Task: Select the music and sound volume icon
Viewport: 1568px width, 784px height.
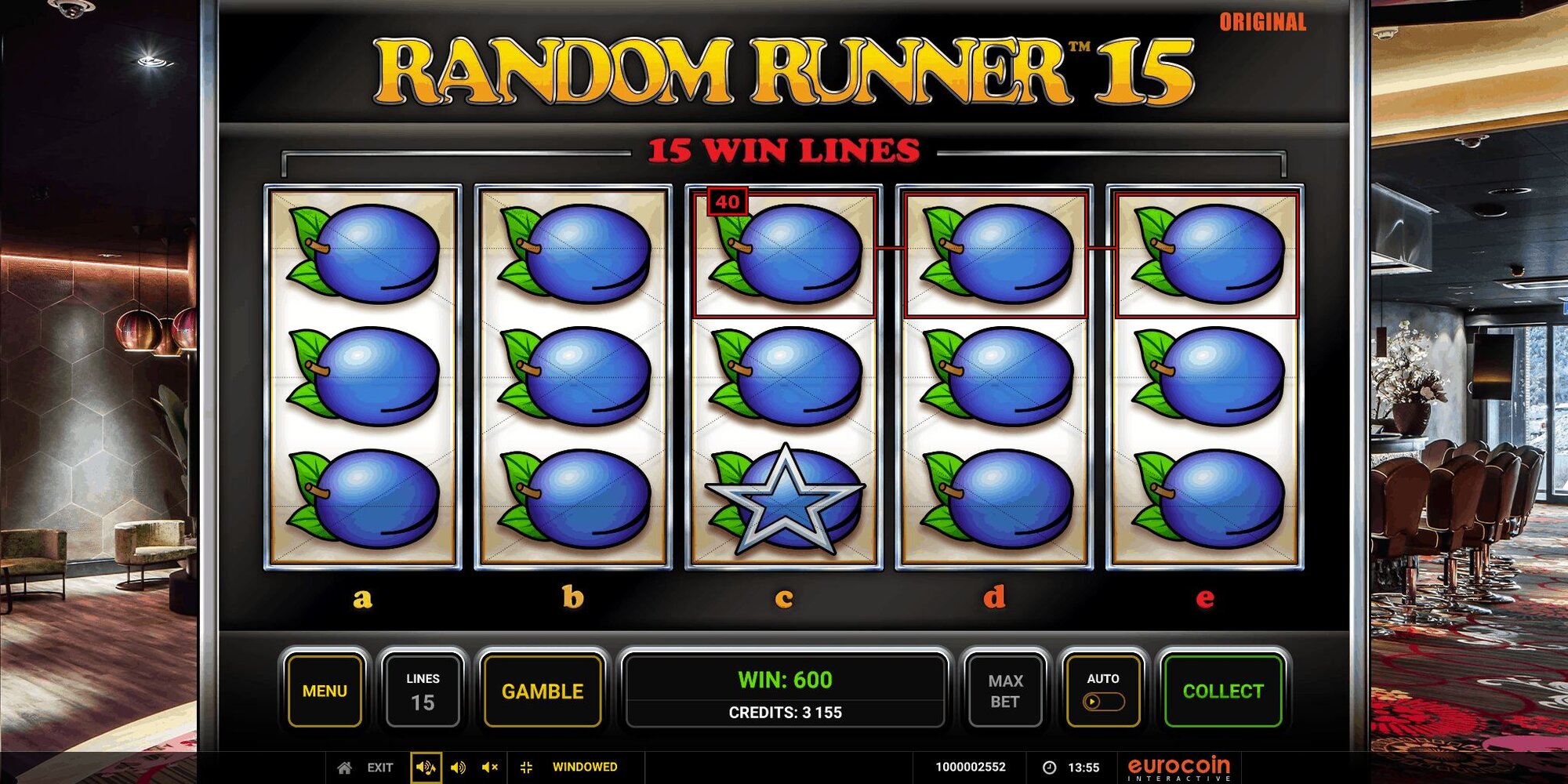Action: click(426, 768)
